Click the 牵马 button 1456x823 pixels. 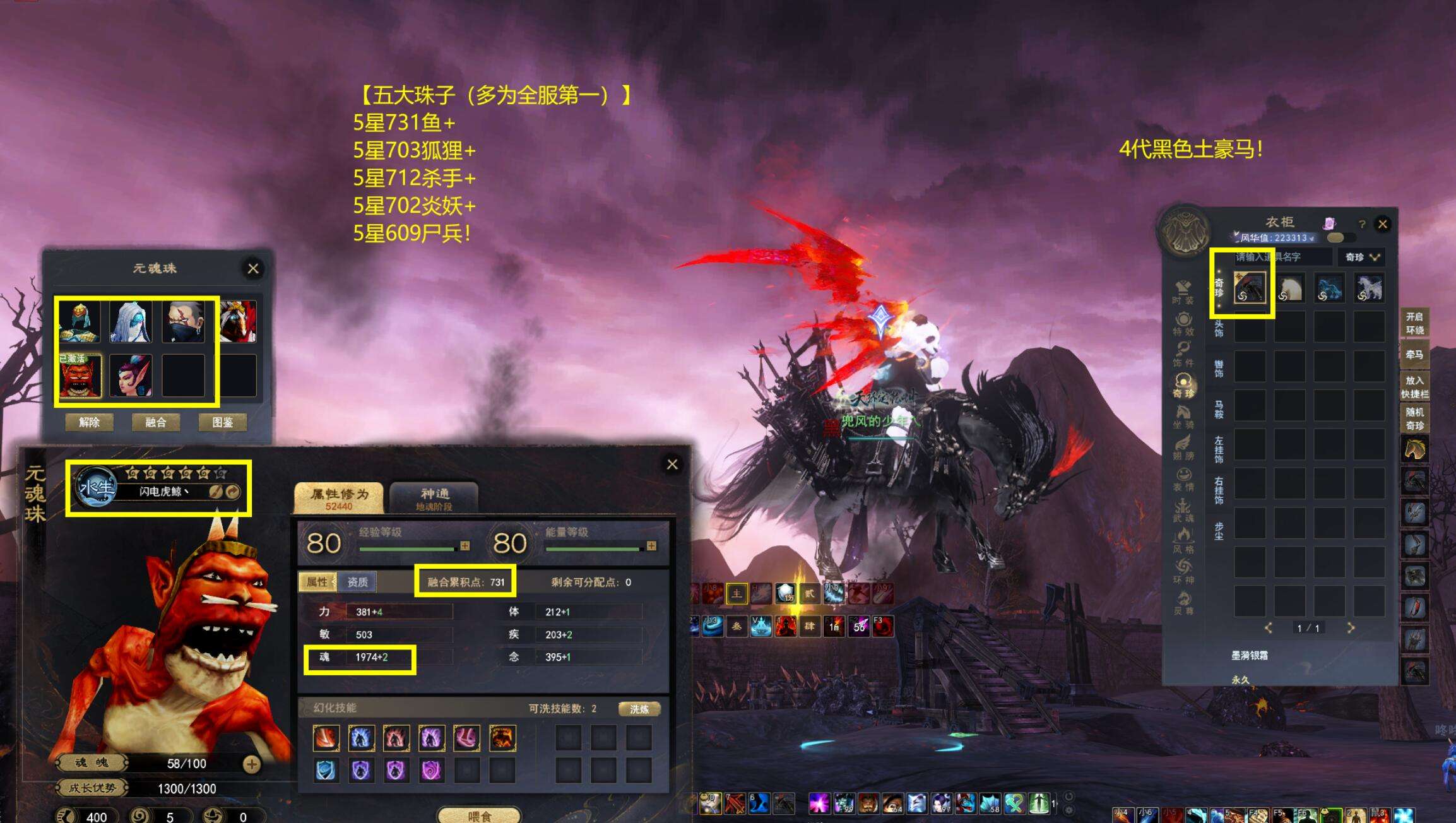[x=1414, y=355]
